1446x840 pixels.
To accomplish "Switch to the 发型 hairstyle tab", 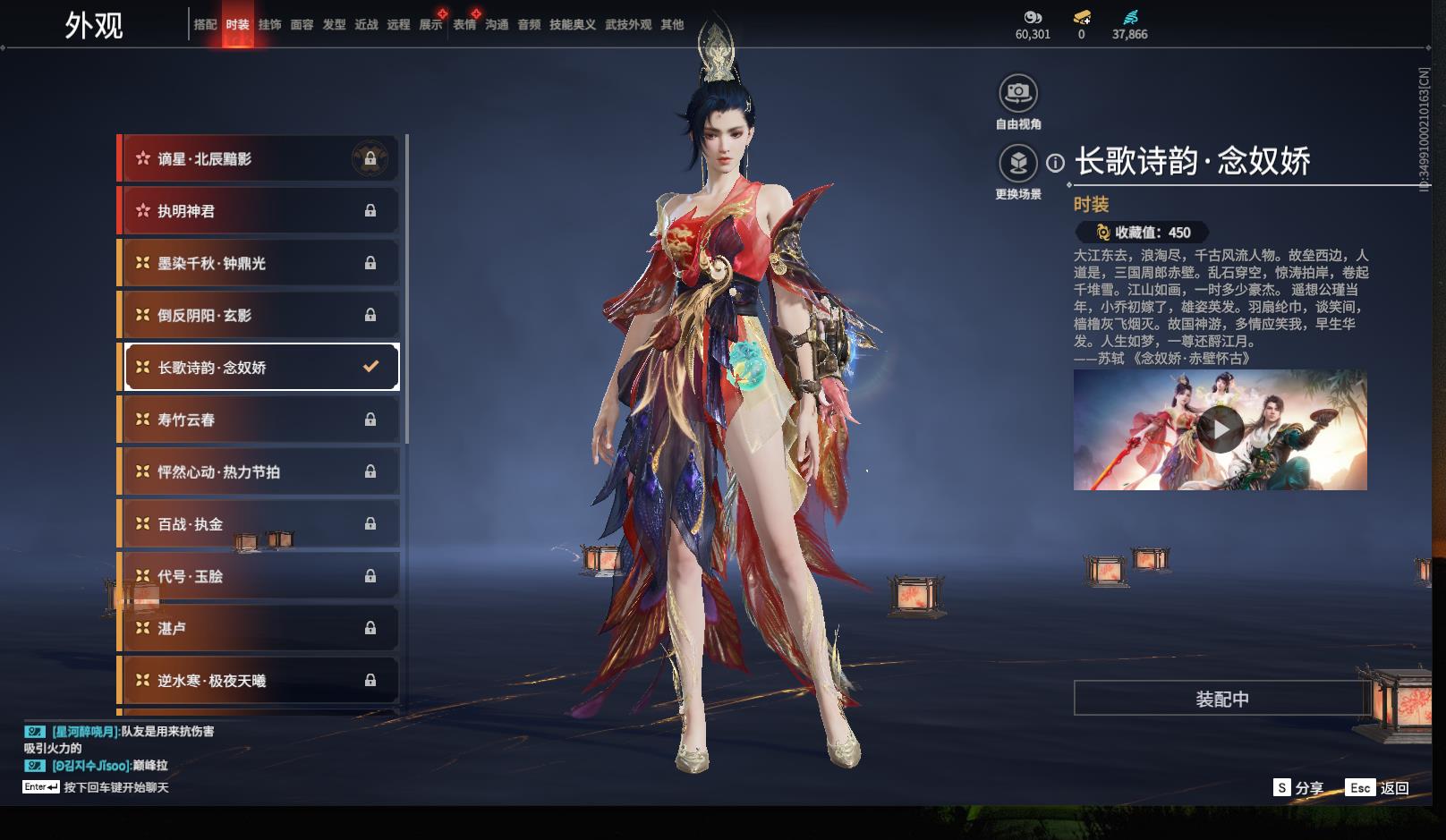I will click(334, 25).
